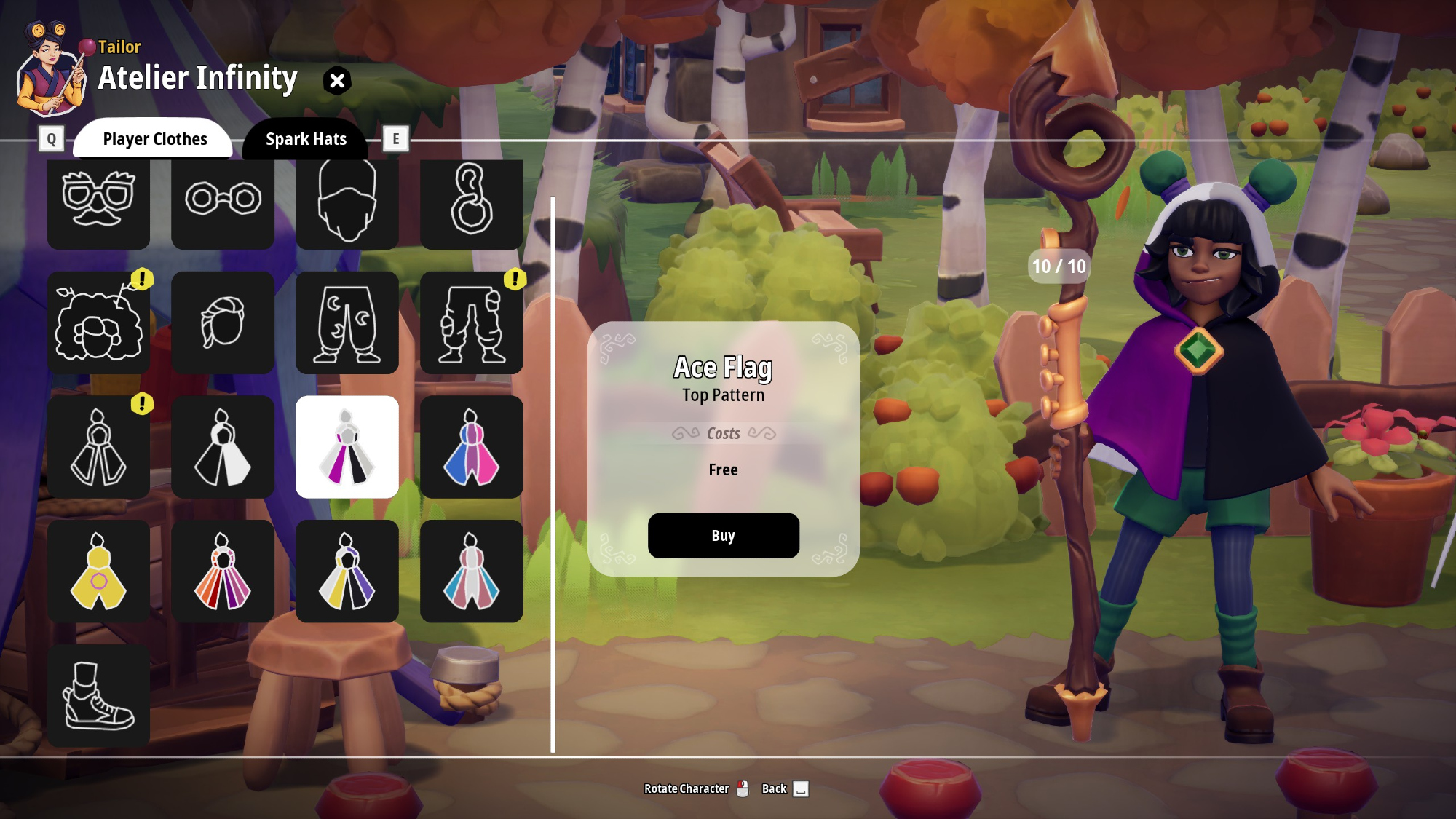Select the sneaker shoes item
Screen dimensions: 1456x819
pos(98,696)
